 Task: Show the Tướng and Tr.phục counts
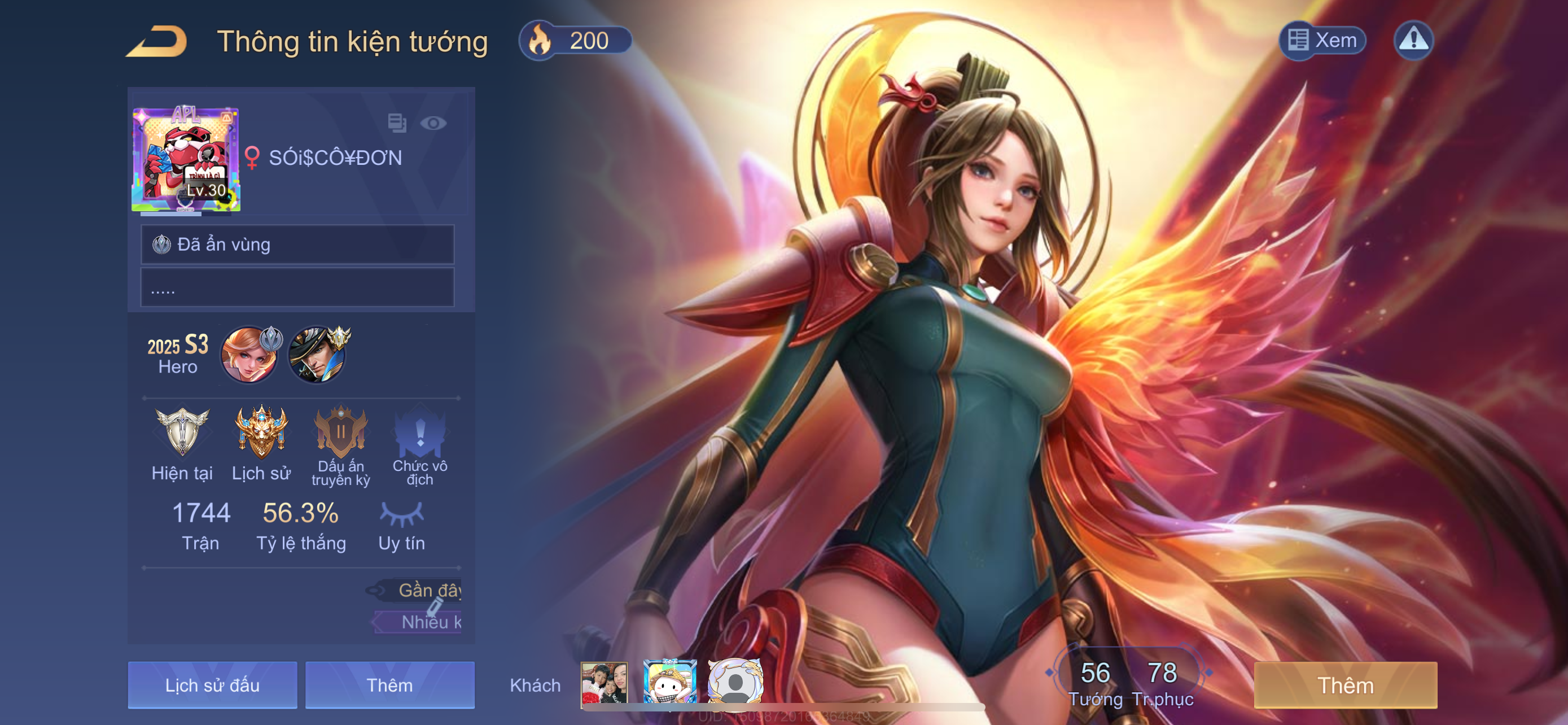1130,683
